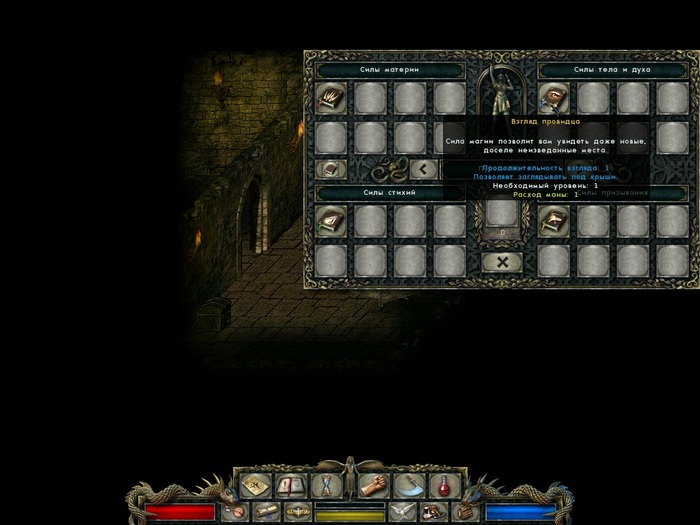Open the journal book on the toolbar

290,486
